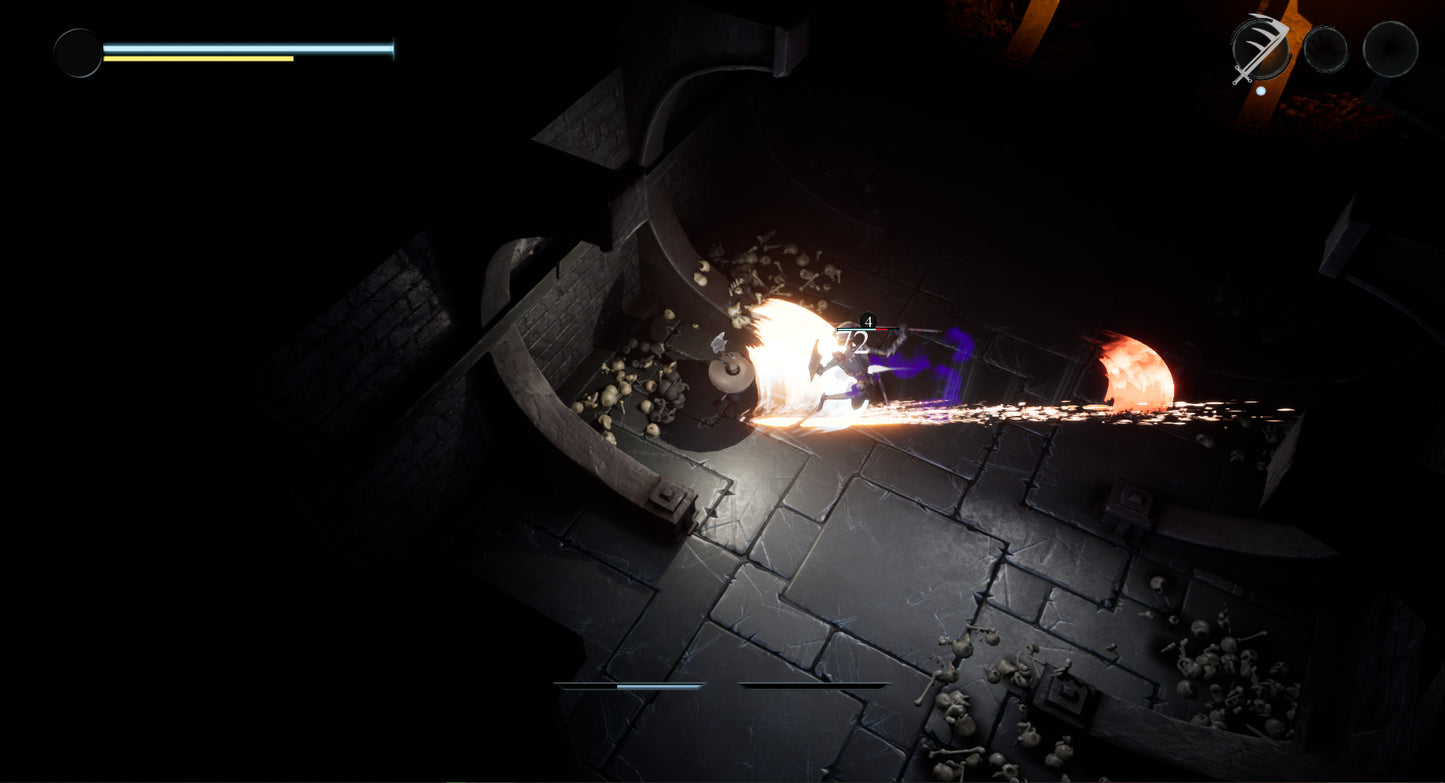Toggle the right bottom stamina bar
1445x783 pixels.
coord(815,686)
